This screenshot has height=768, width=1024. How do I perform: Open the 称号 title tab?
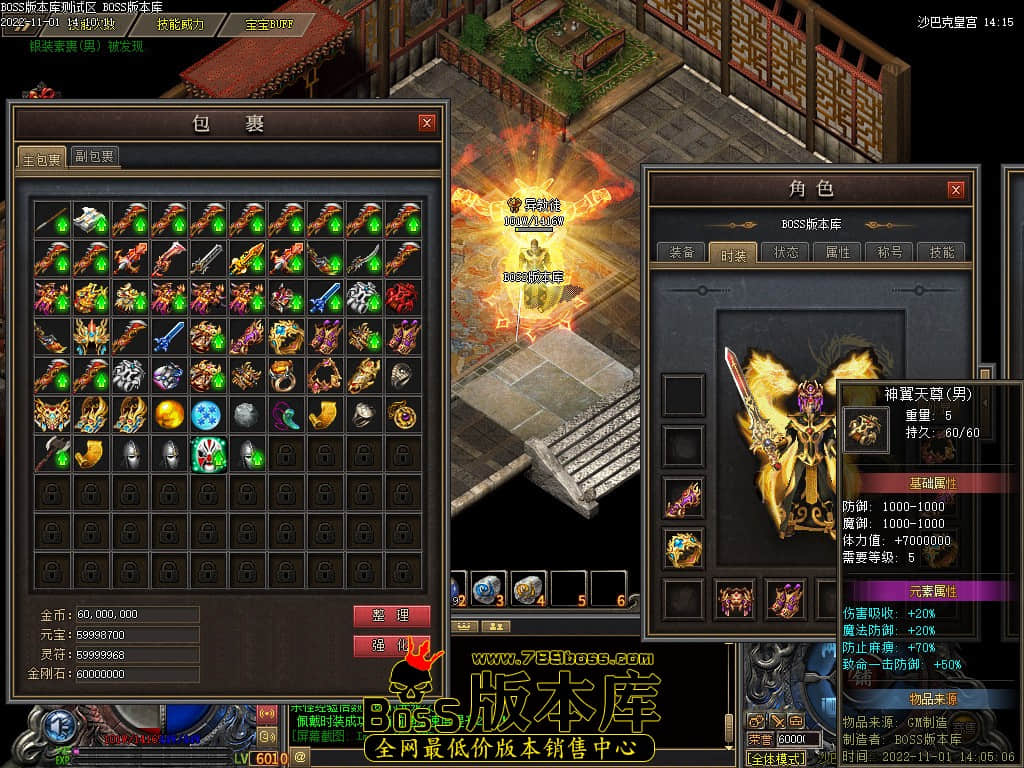pos(889,252)
